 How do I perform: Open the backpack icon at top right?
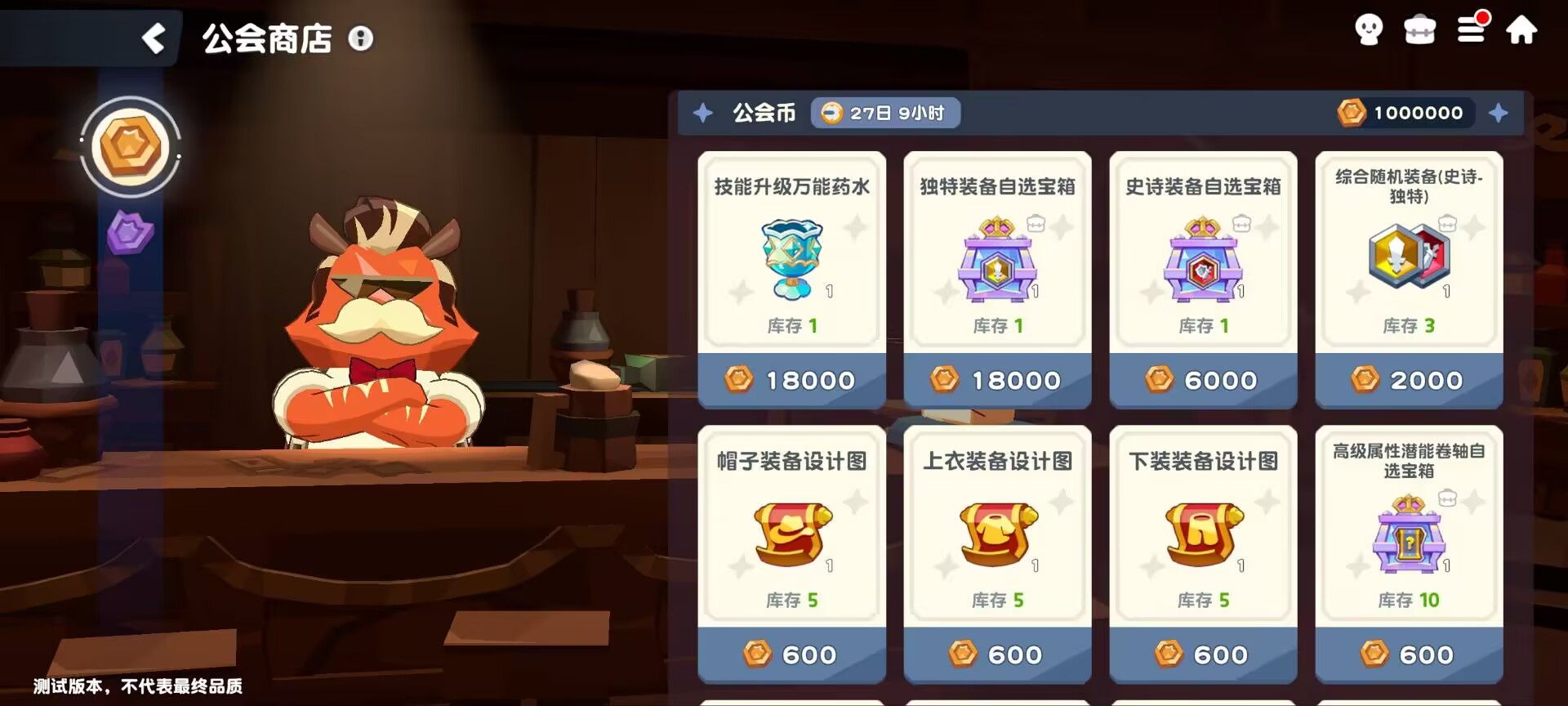1419,30
